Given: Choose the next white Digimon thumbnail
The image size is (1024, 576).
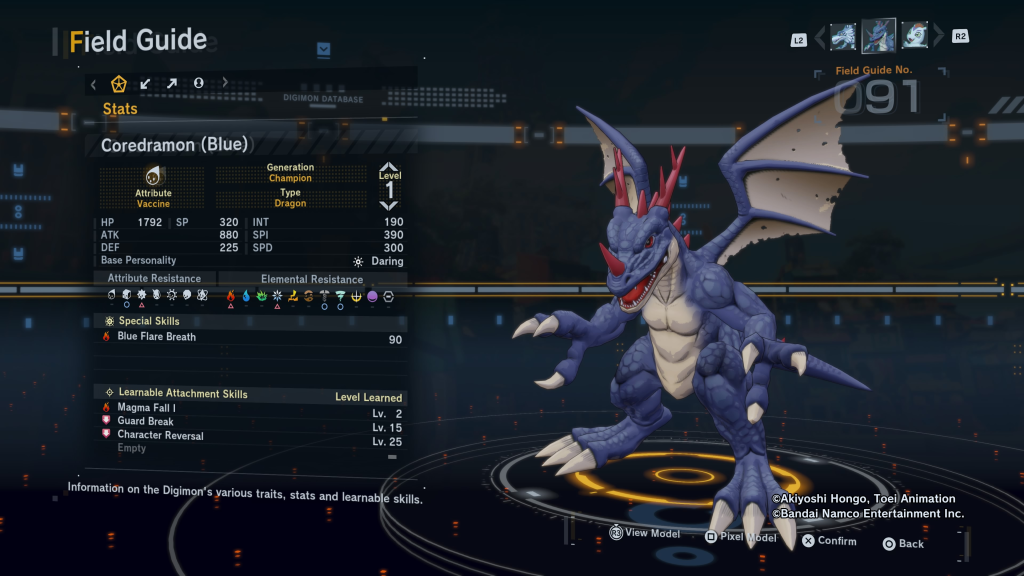Looking at the screenshot, I should [914, 37].
